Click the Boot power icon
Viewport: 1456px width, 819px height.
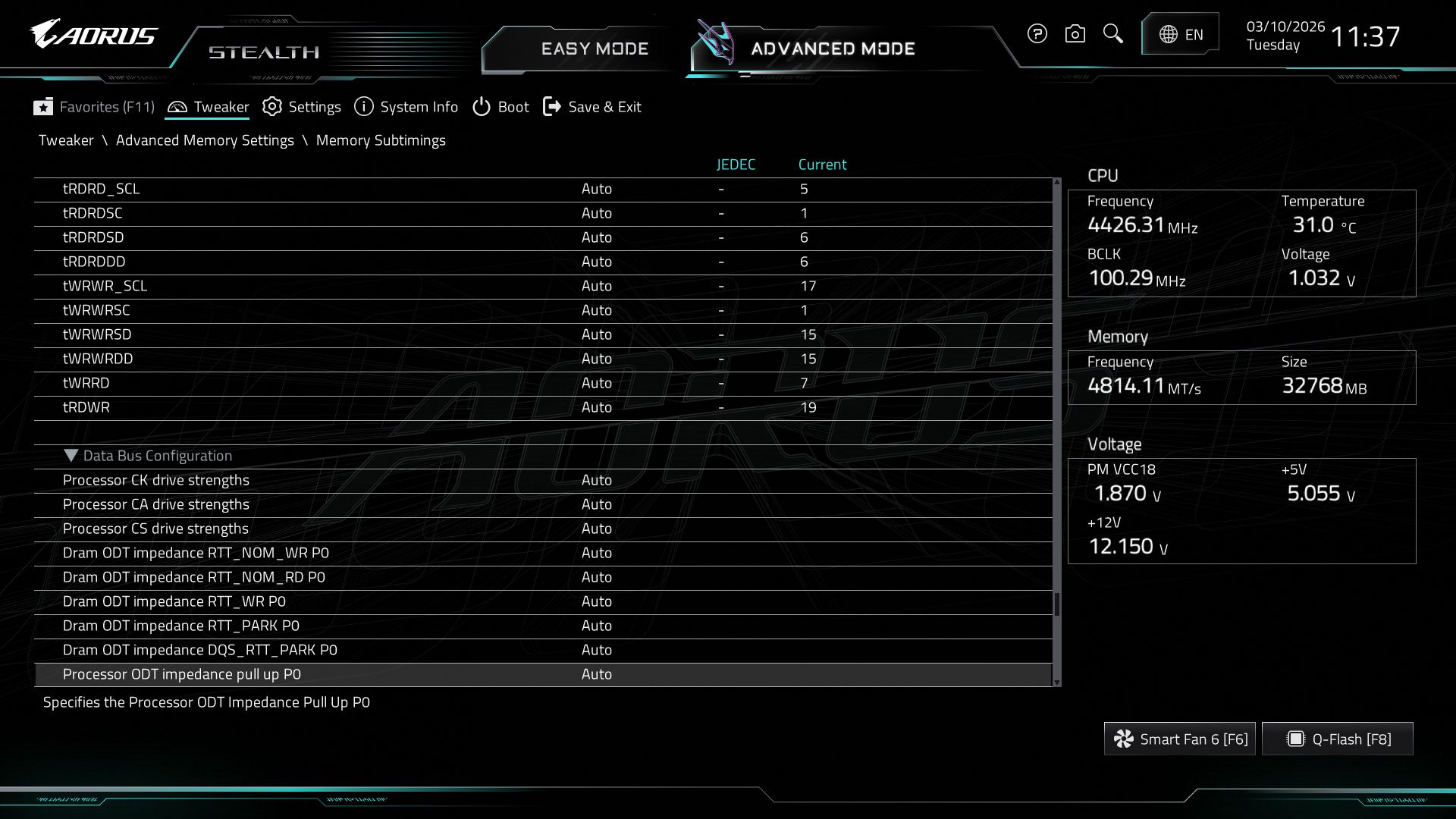481,107
